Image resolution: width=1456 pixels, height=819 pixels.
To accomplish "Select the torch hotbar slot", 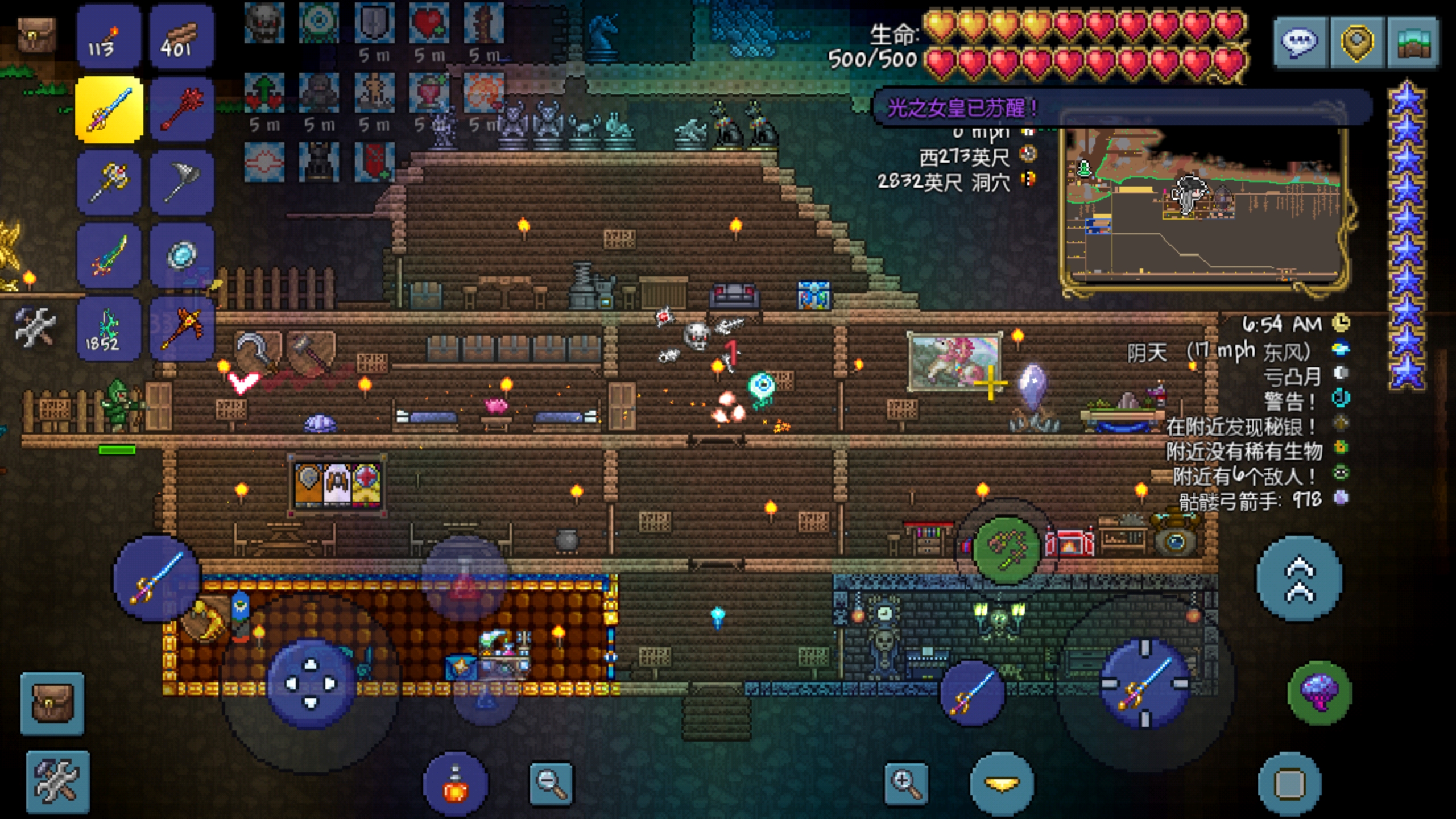I will (108, 37).
